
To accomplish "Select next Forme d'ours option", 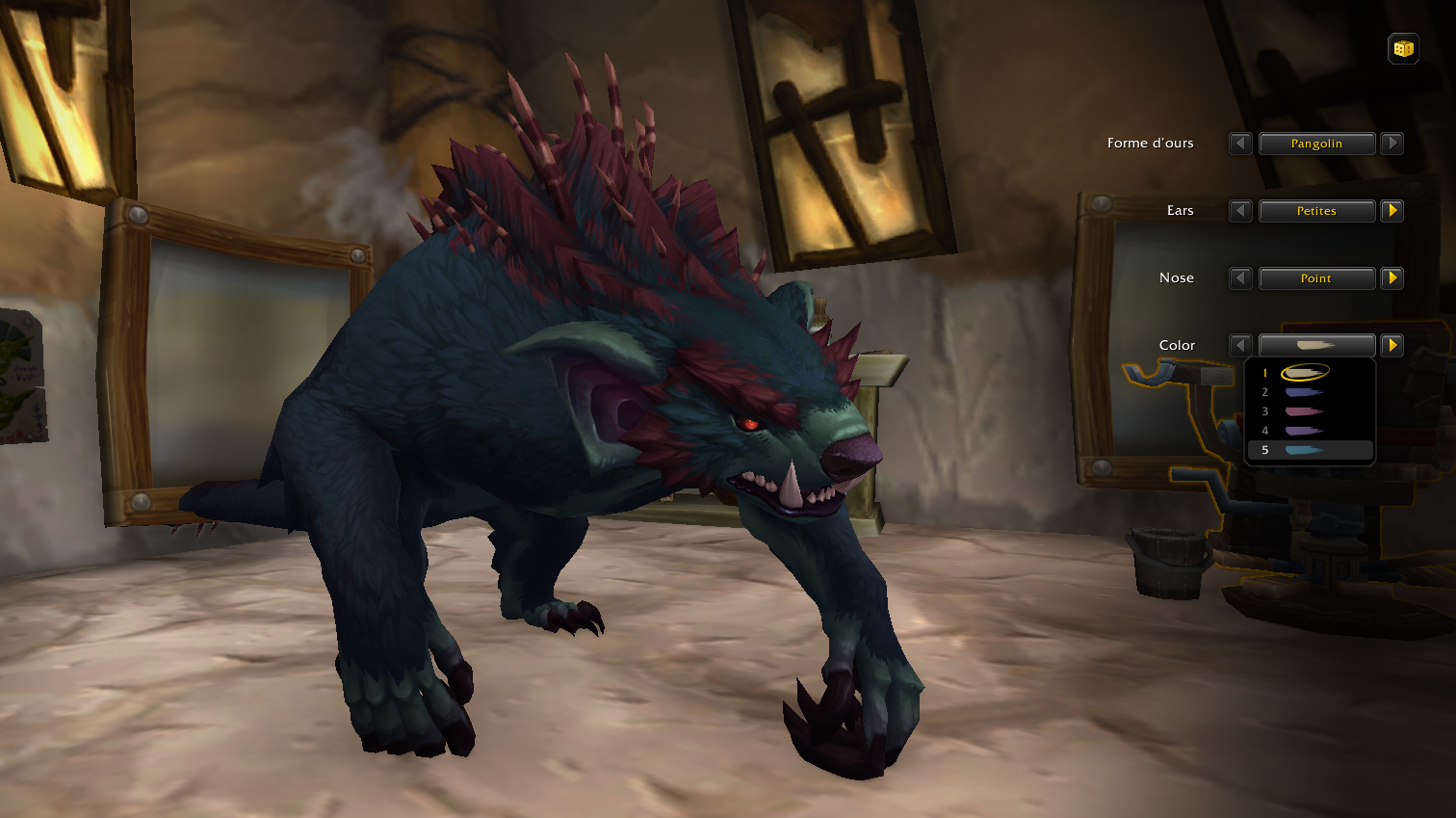I will coord(1391,144).
